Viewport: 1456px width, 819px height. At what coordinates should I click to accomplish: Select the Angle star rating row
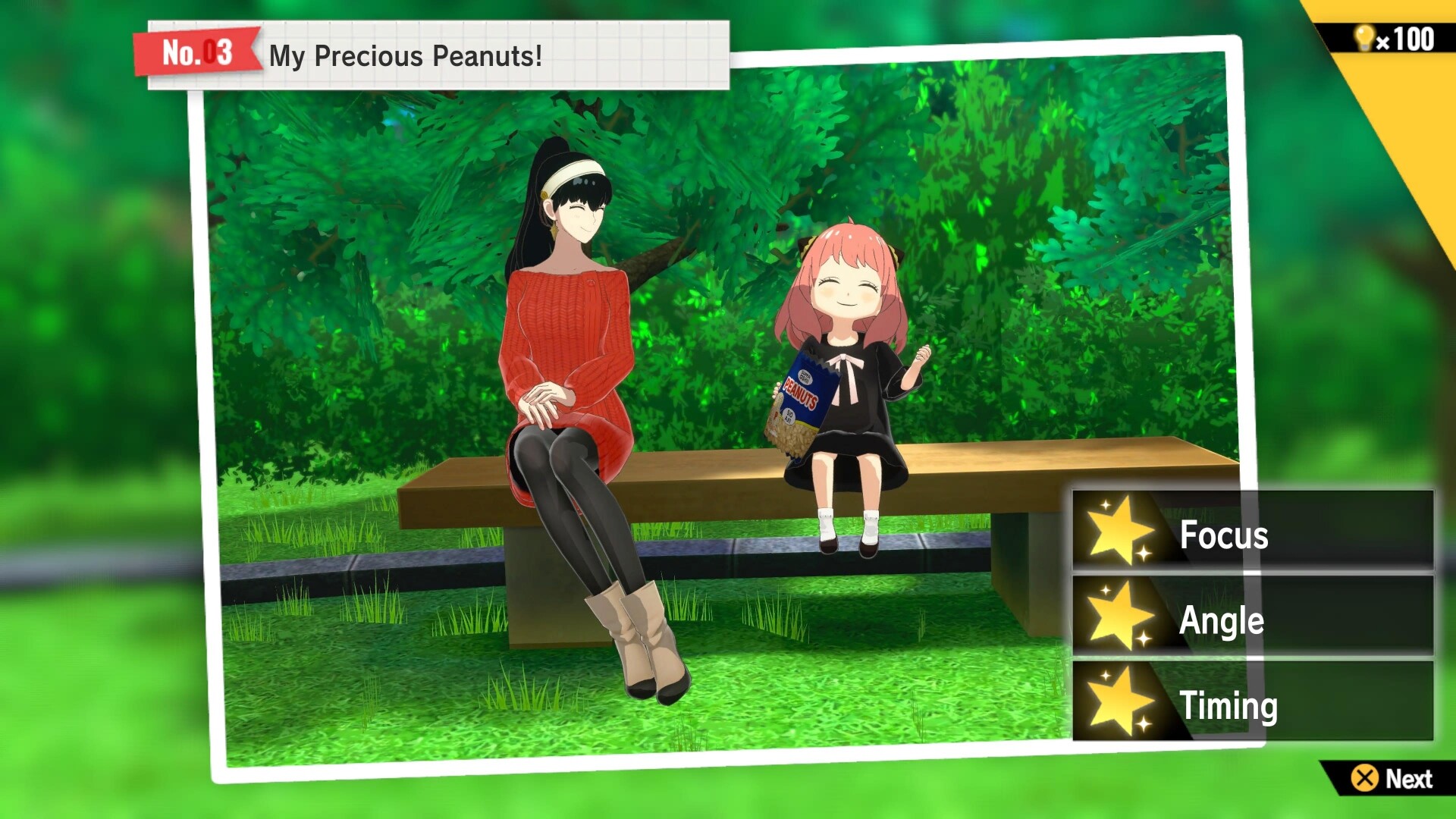click(1253, 617)
